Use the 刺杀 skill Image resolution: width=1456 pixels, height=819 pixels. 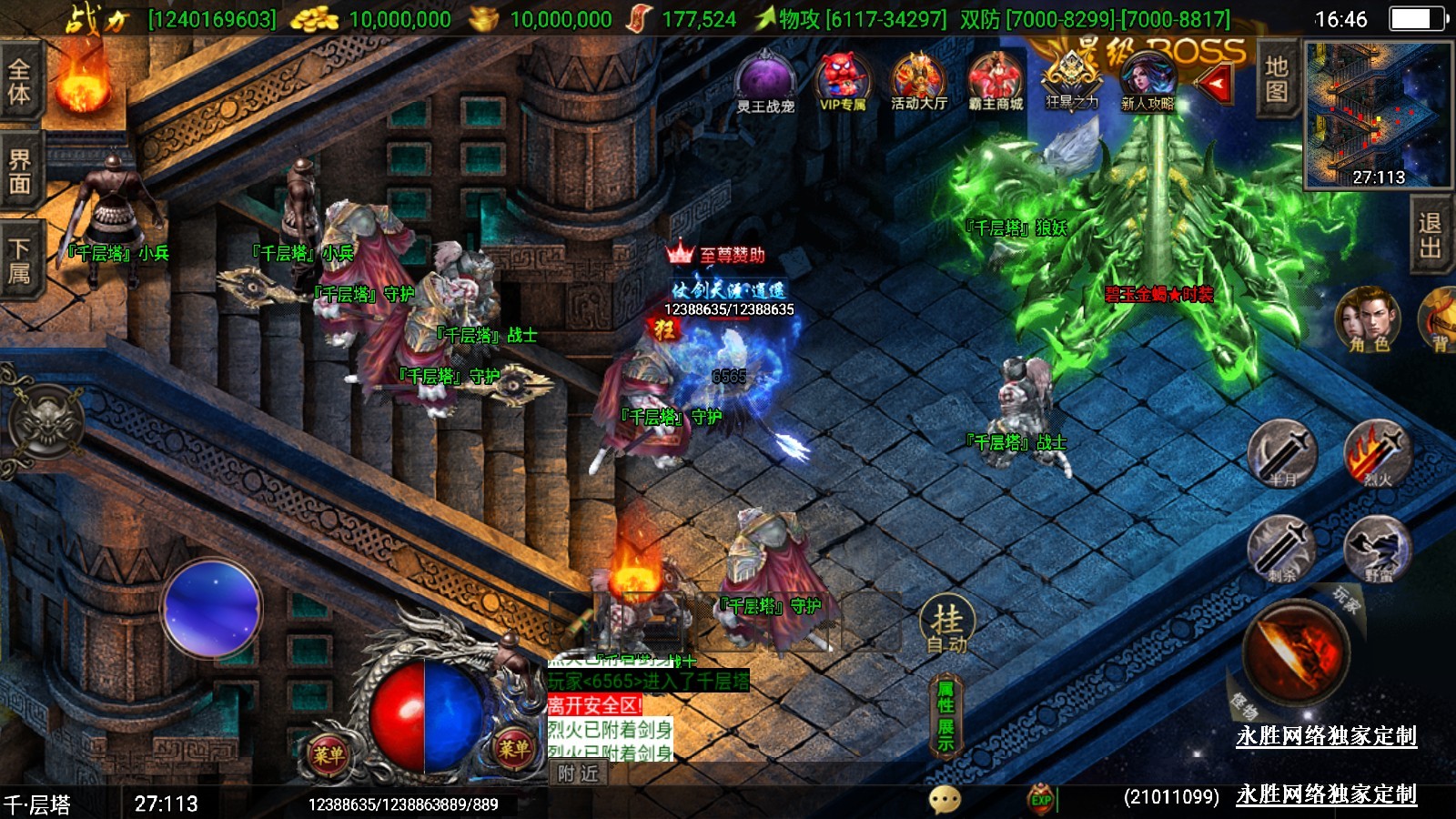tap(1282, 549)
